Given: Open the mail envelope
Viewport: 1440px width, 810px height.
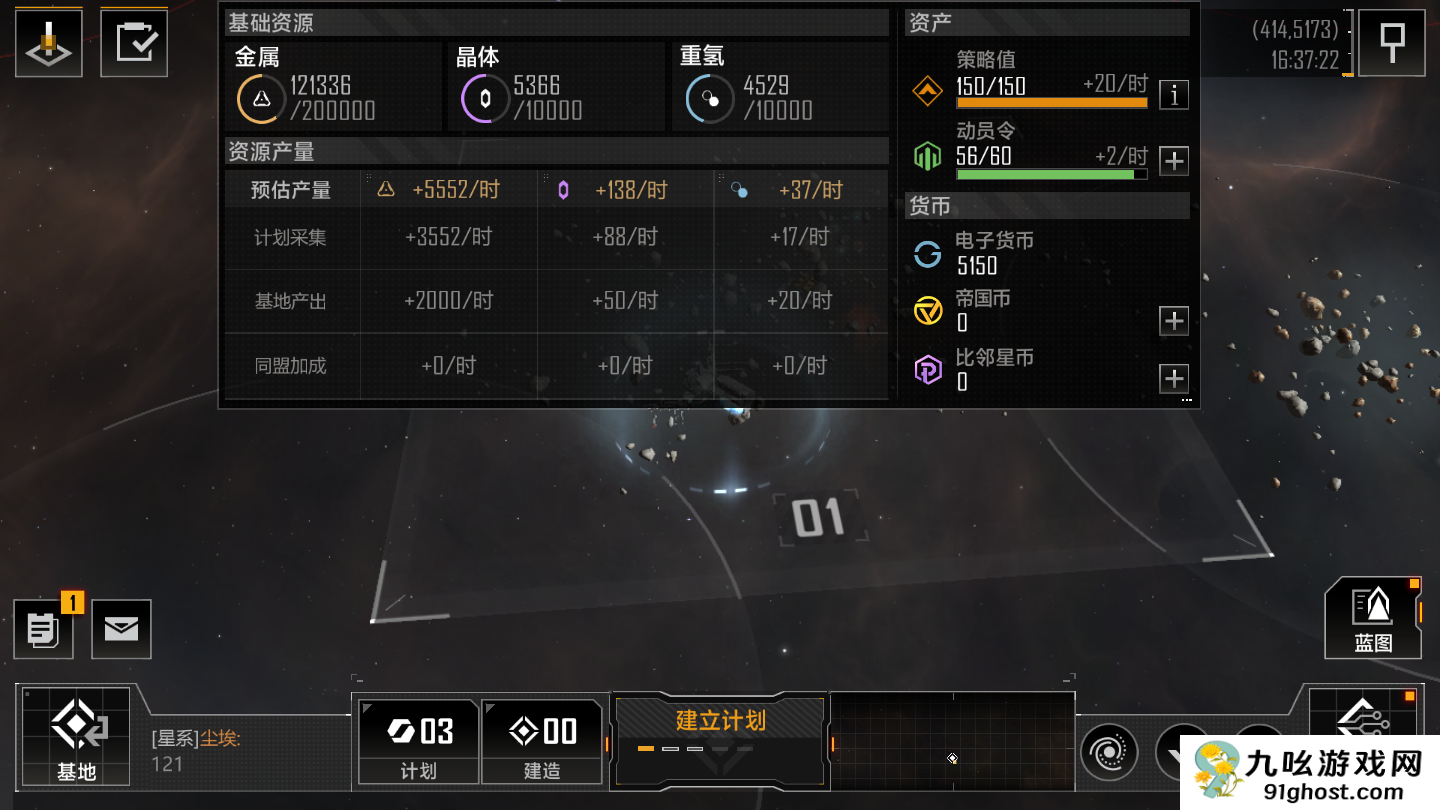Looking at the screenshot, I should [121, 629].
